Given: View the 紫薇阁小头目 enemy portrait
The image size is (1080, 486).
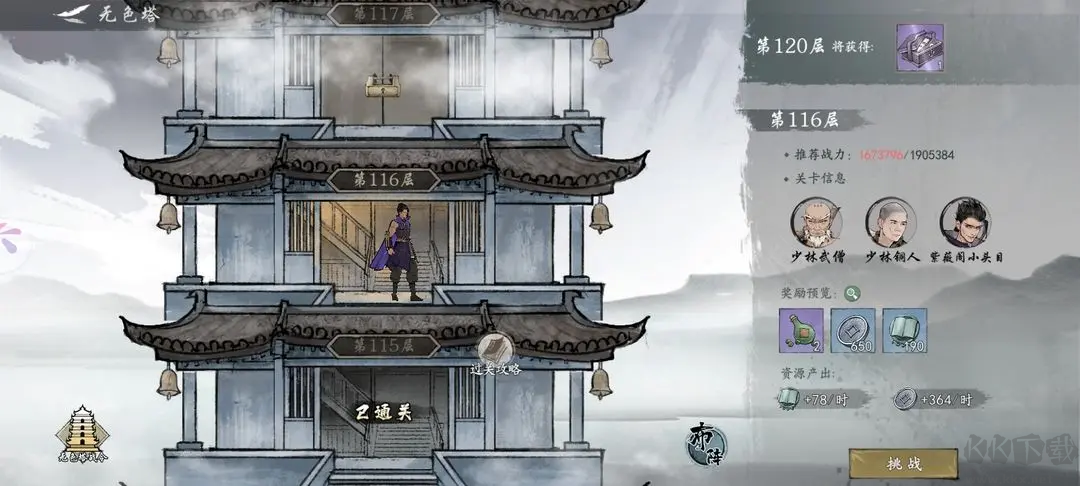Looking at the screenshot, I should coord(964,223).
